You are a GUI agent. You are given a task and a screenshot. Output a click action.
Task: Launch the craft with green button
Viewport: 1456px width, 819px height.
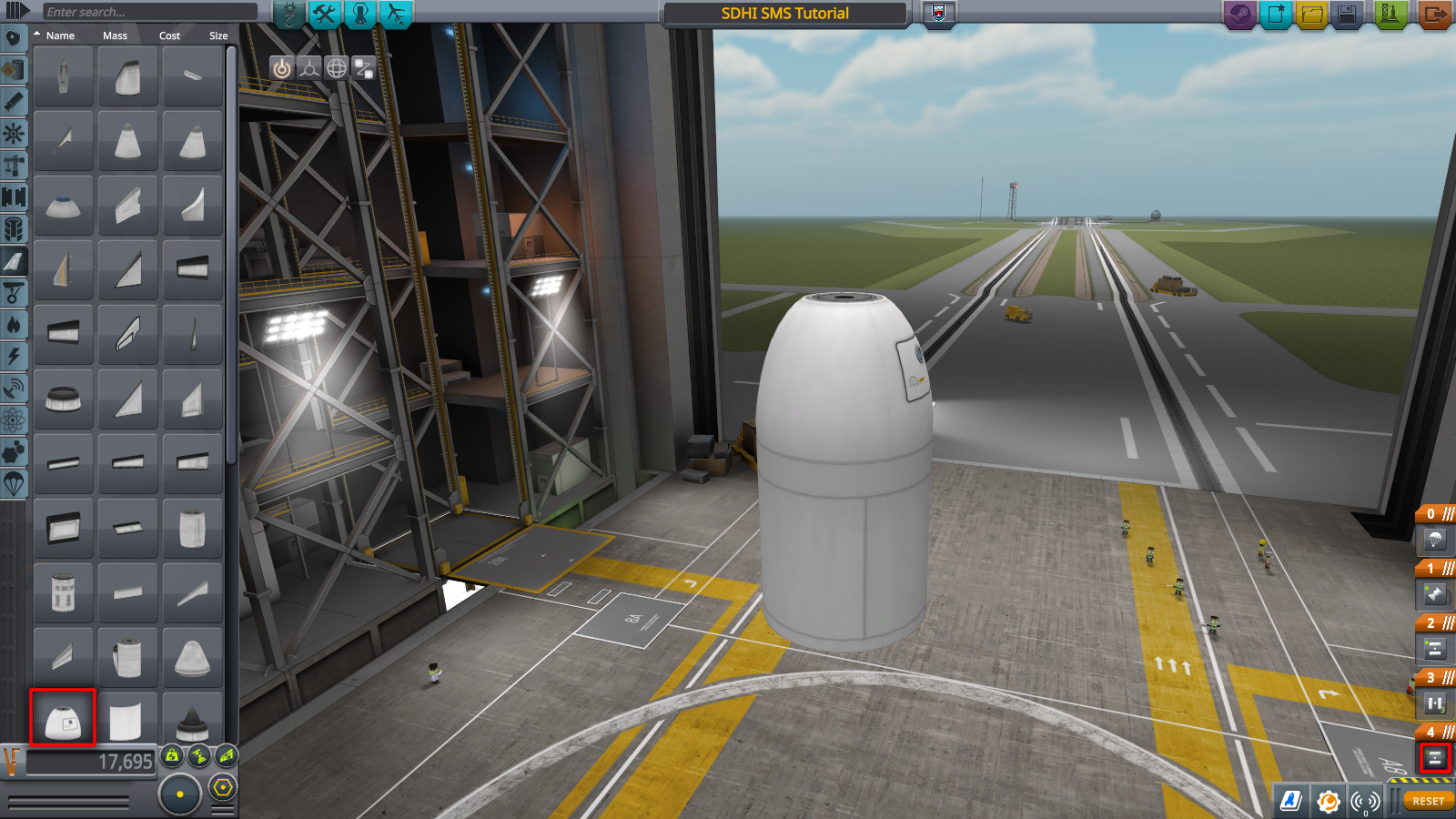1390,15
